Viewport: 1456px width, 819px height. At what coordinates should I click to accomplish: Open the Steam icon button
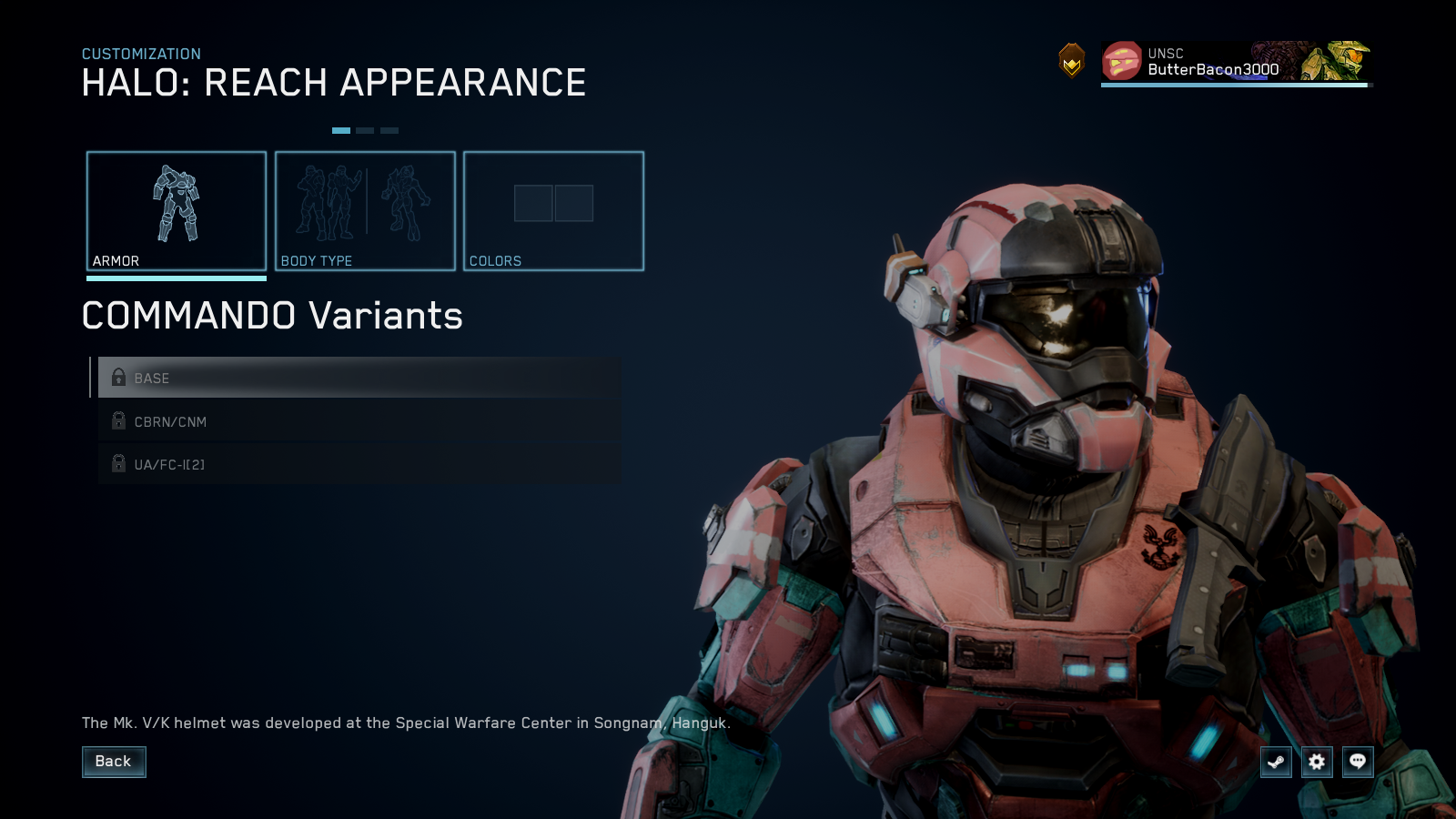(1276, 762)
